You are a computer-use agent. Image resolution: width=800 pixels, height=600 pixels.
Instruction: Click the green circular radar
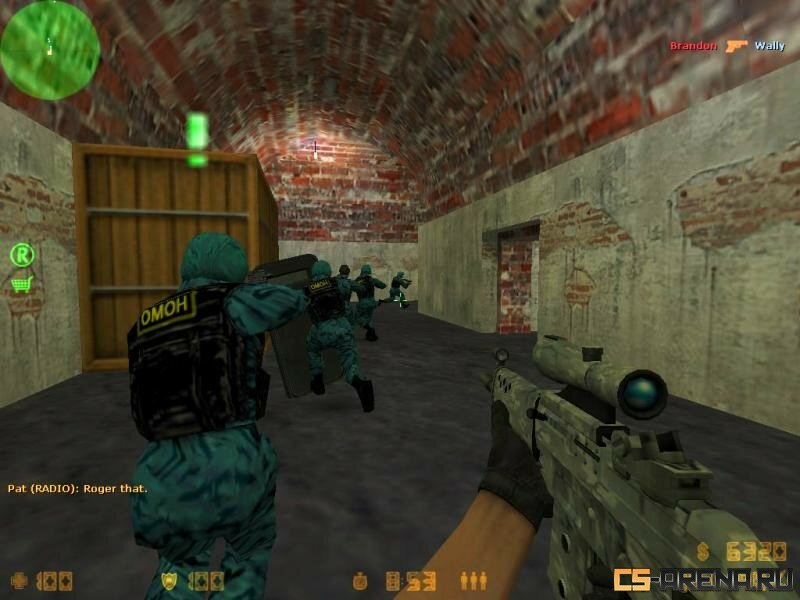[x=50, y=50]
